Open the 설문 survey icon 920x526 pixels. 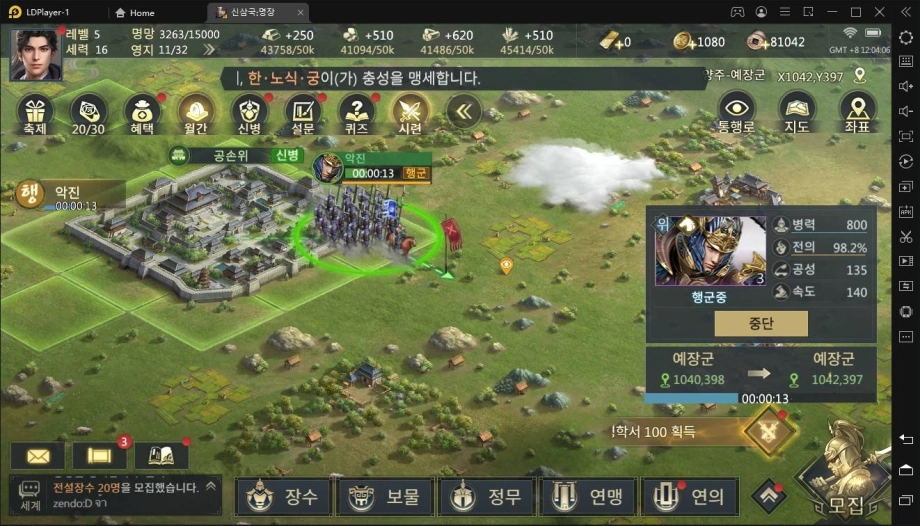click(303, 113)
